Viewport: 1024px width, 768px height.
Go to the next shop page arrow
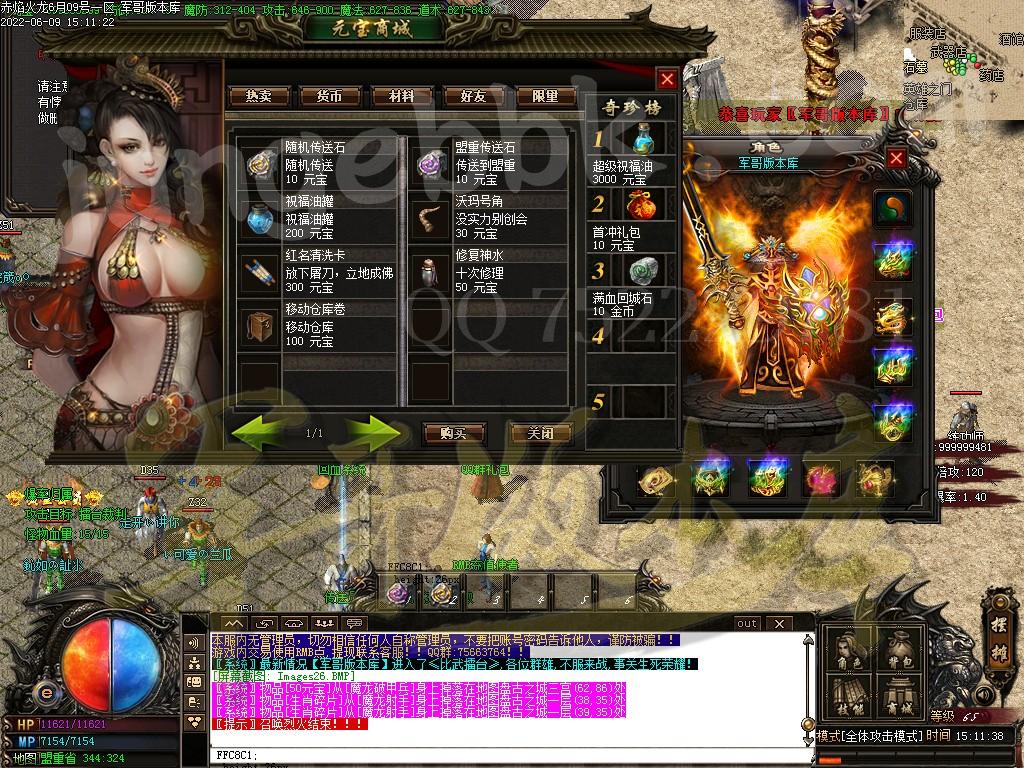point(374,432)
